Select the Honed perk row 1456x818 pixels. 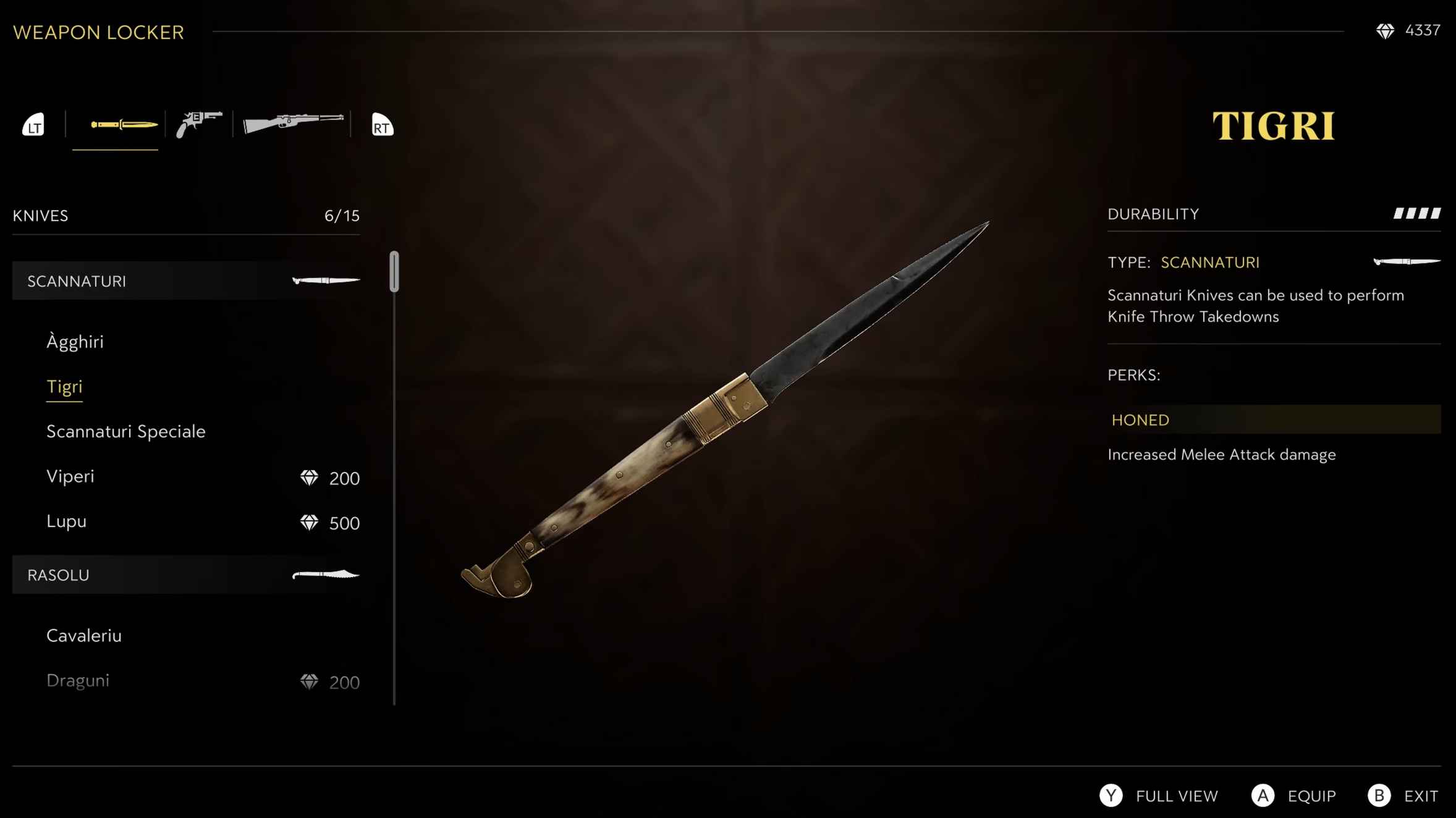click(1273, 420)
